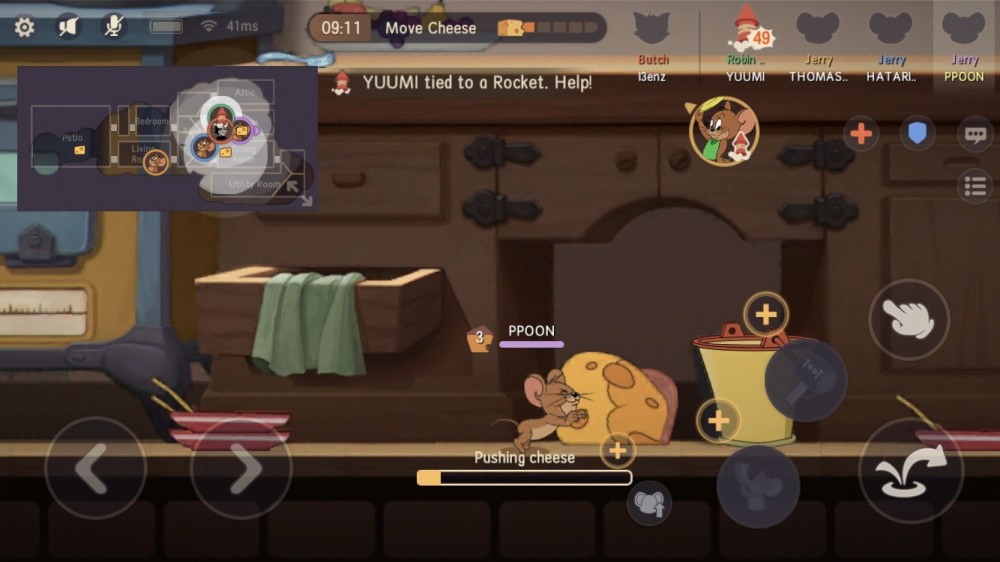Move right with the right arrow
The height and width of the screenshot is (562, 1000).
(x=240, y=468)
